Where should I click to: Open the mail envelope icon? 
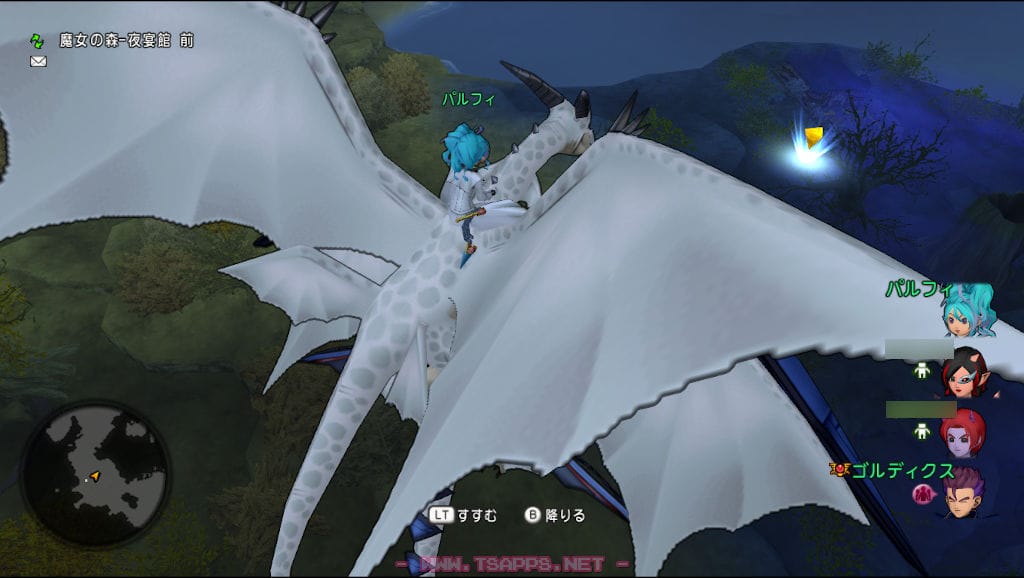(38, 61)
